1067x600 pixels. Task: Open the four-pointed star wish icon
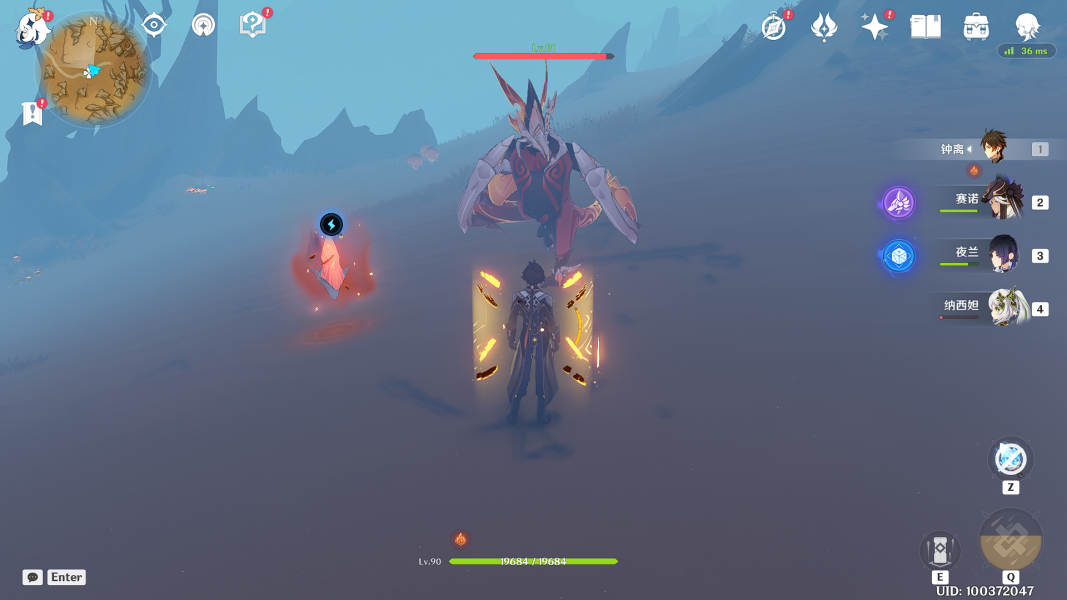(874, 27)
